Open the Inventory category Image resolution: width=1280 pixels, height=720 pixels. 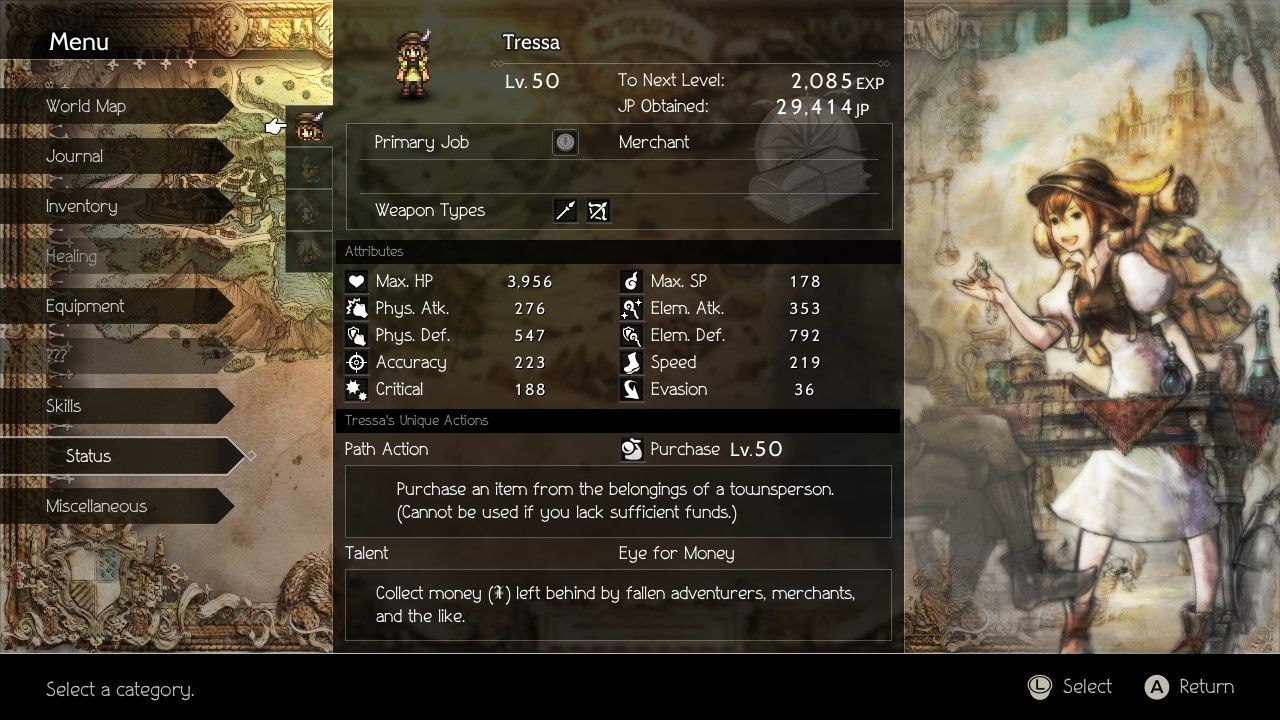(x=82, y=206)
